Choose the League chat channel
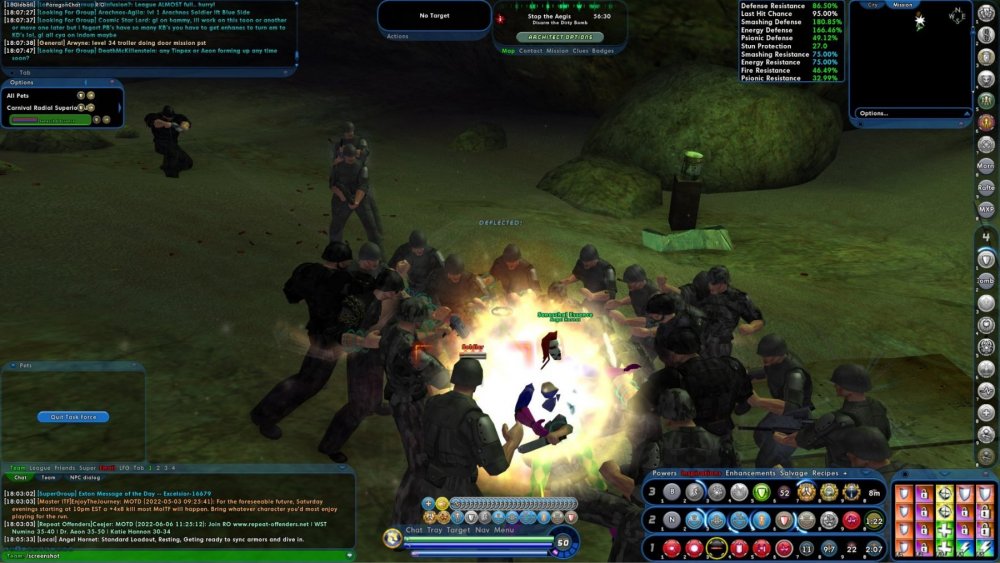This screenshot has height=563, width=1000. (41, 468)
